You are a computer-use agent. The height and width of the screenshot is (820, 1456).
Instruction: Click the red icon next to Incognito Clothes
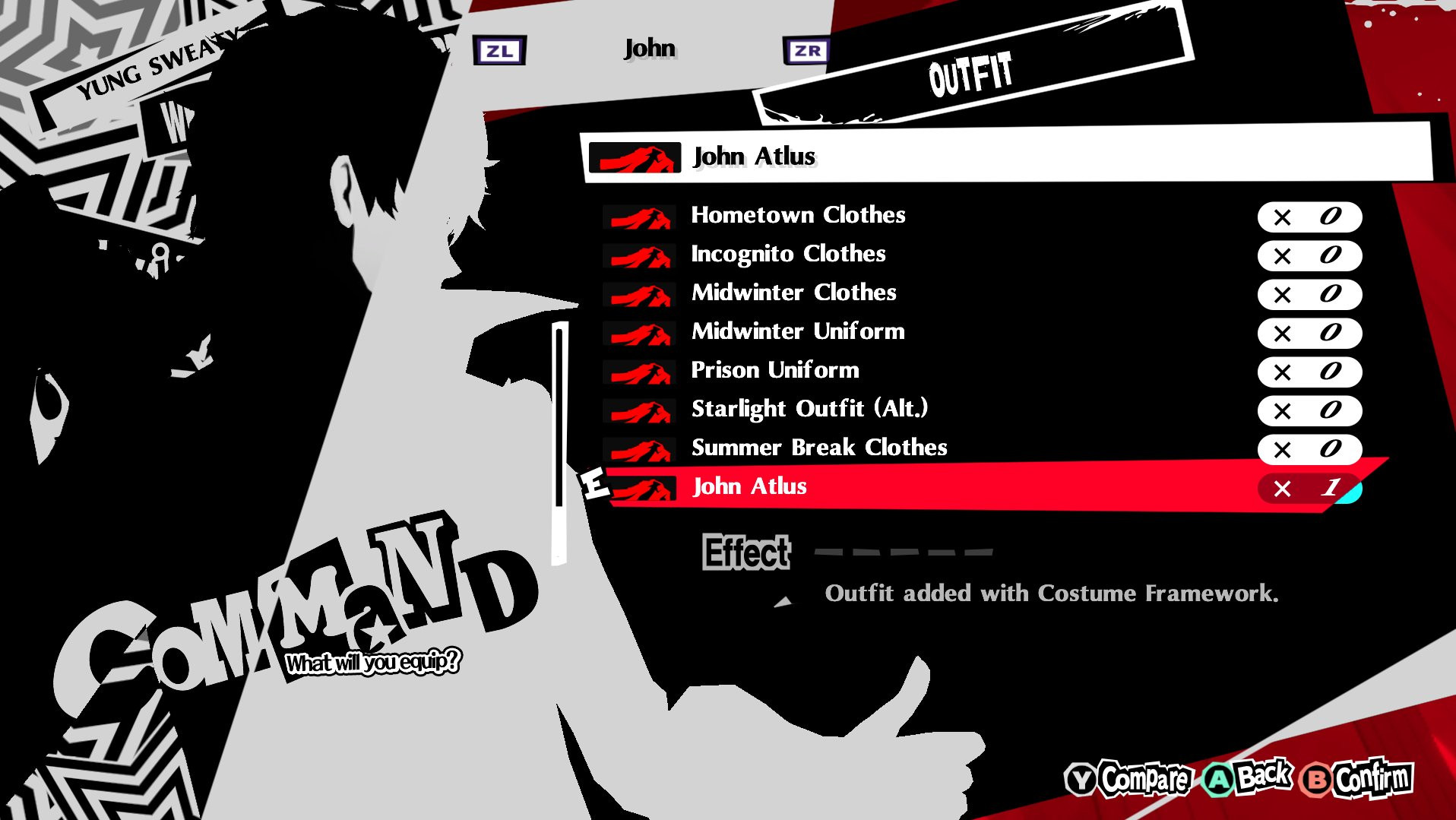pos(639,256)
